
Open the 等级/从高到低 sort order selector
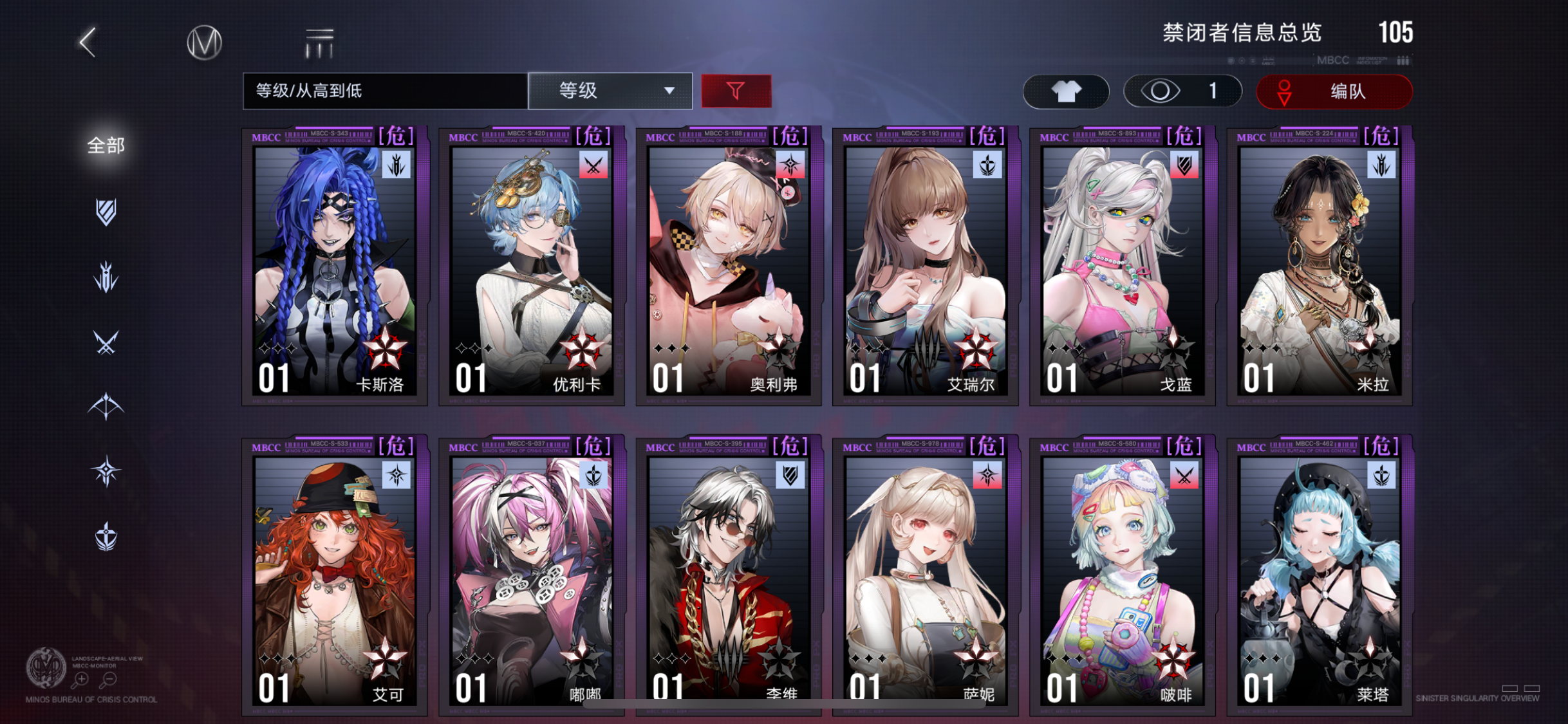pos(382,91)
